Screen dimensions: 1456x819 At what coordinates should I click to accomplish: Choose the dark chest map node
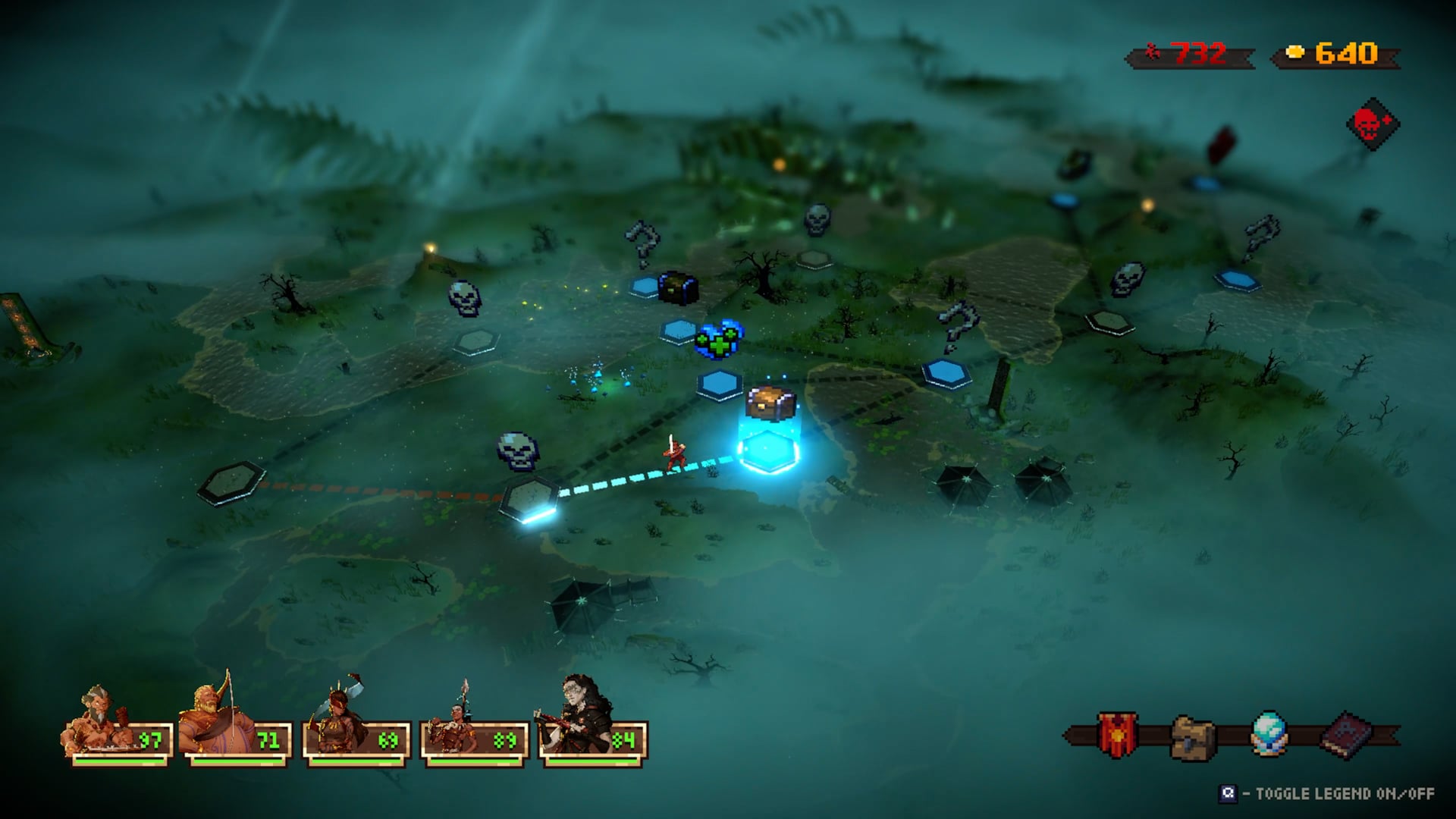pos(677,288)
